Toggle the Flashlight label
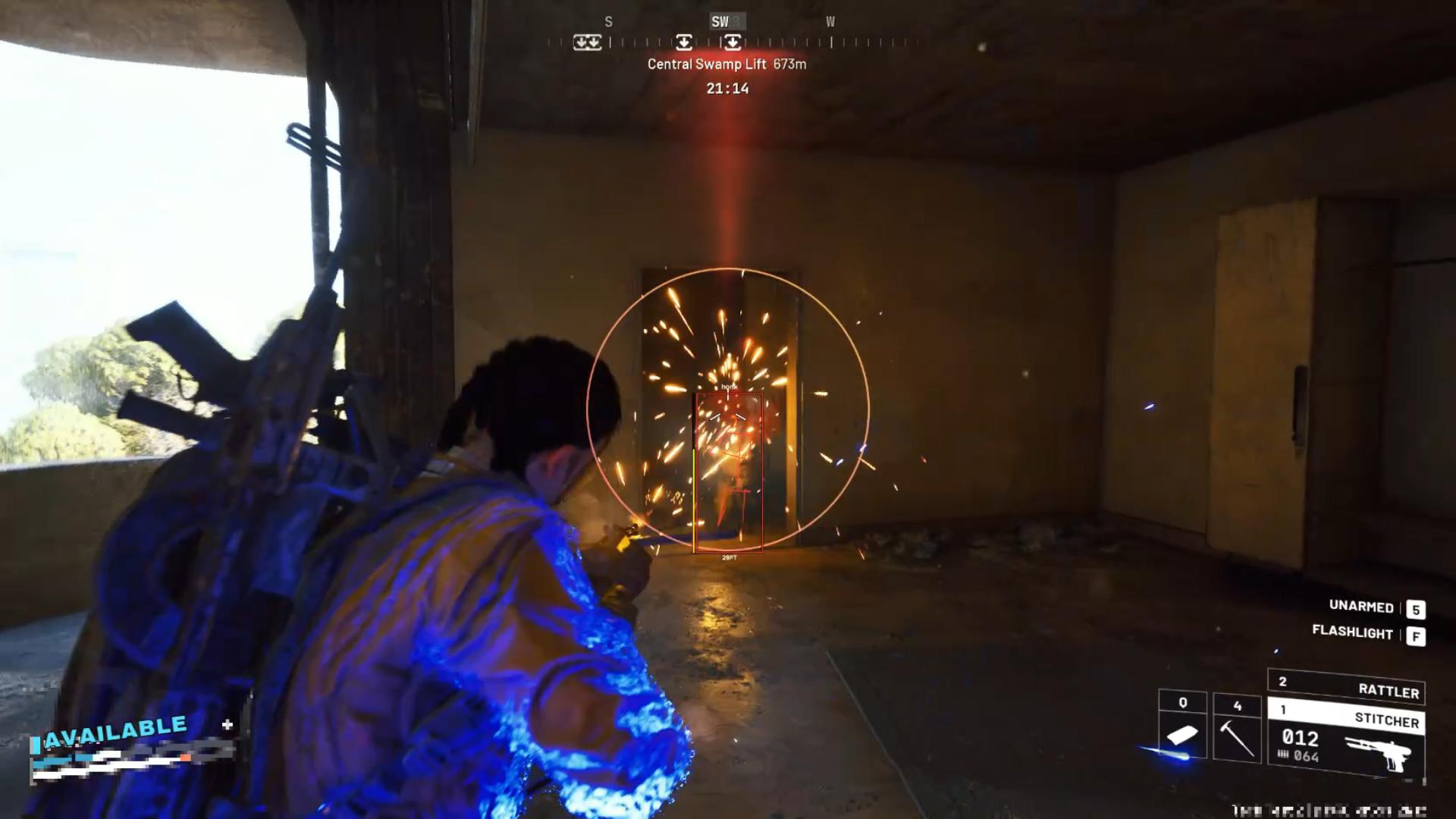Screen dimensions: 1456x819 pyautogui.click(x=1353, y=632)
